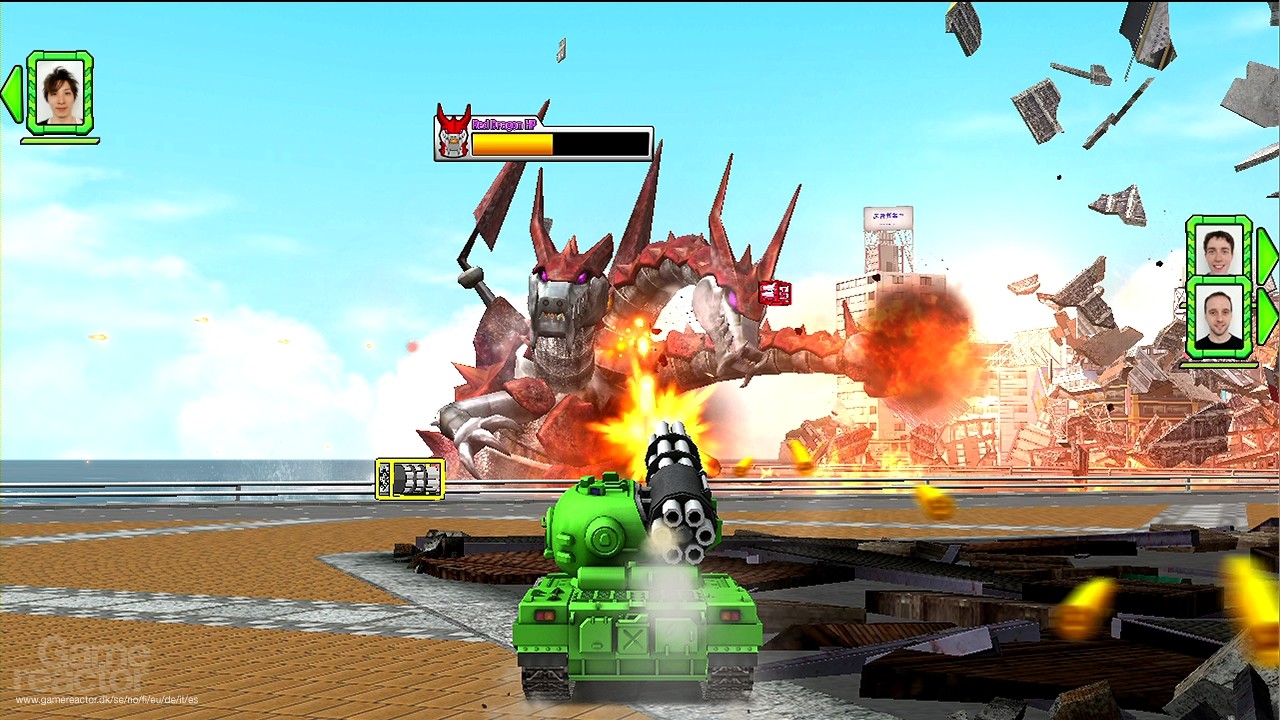This screenshot has width=1280, height=720.
Task: Click the white signboard on the background building
Action: 888,218
